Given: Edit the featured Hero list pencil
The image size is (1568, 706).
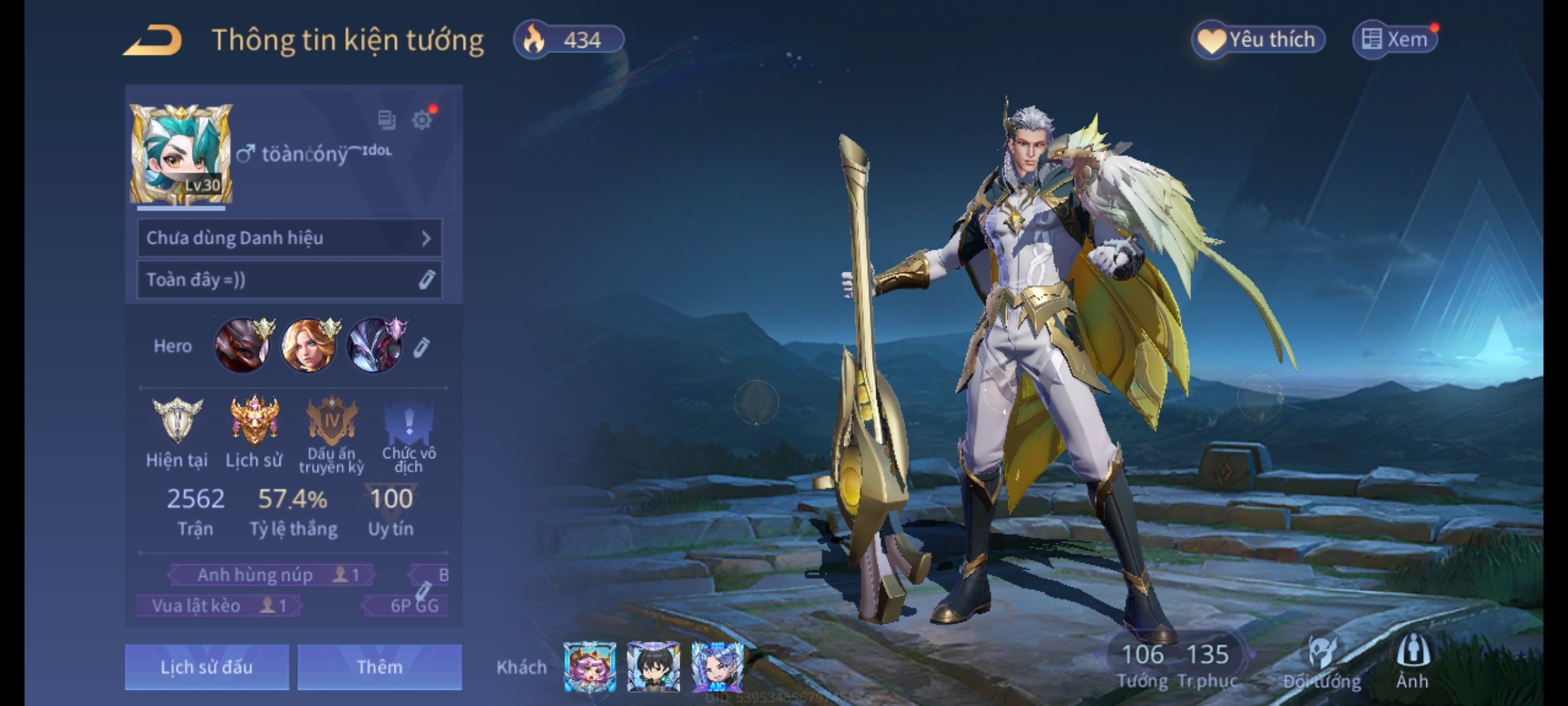Looking at the screenshot, I should point(421,347).
